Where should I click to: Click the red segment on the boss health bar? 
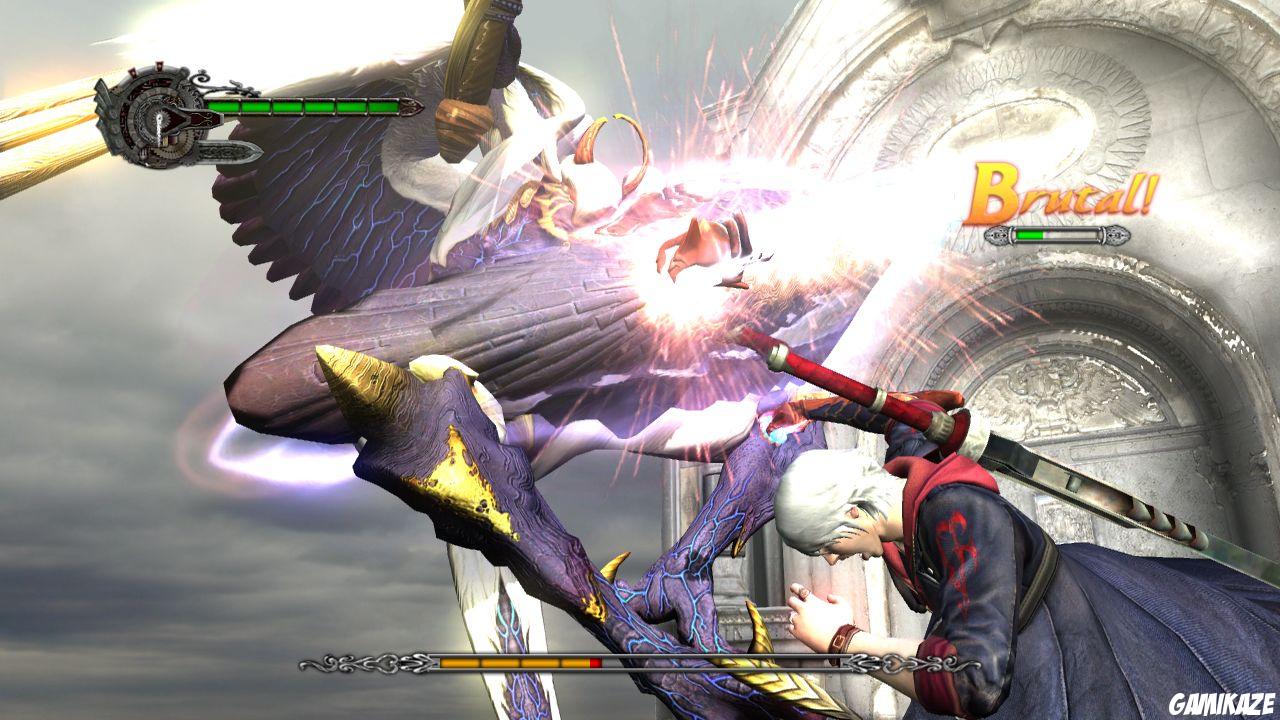pyautogui.click(x=596, y=662)
